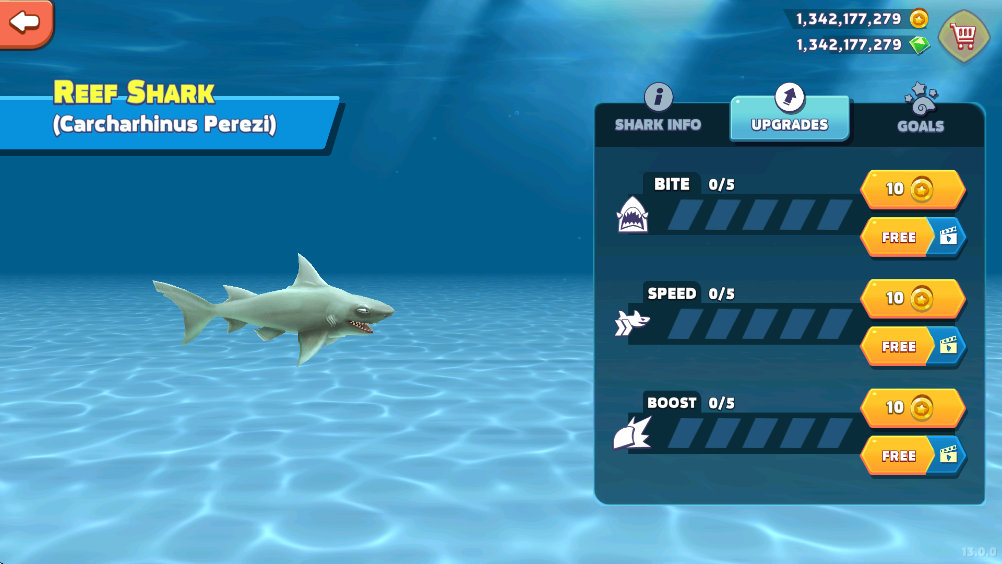Screen dimensions: 1002x564
Task: Purchase Speed upgrade for 10 coins
Action: [x=912, y=298]
